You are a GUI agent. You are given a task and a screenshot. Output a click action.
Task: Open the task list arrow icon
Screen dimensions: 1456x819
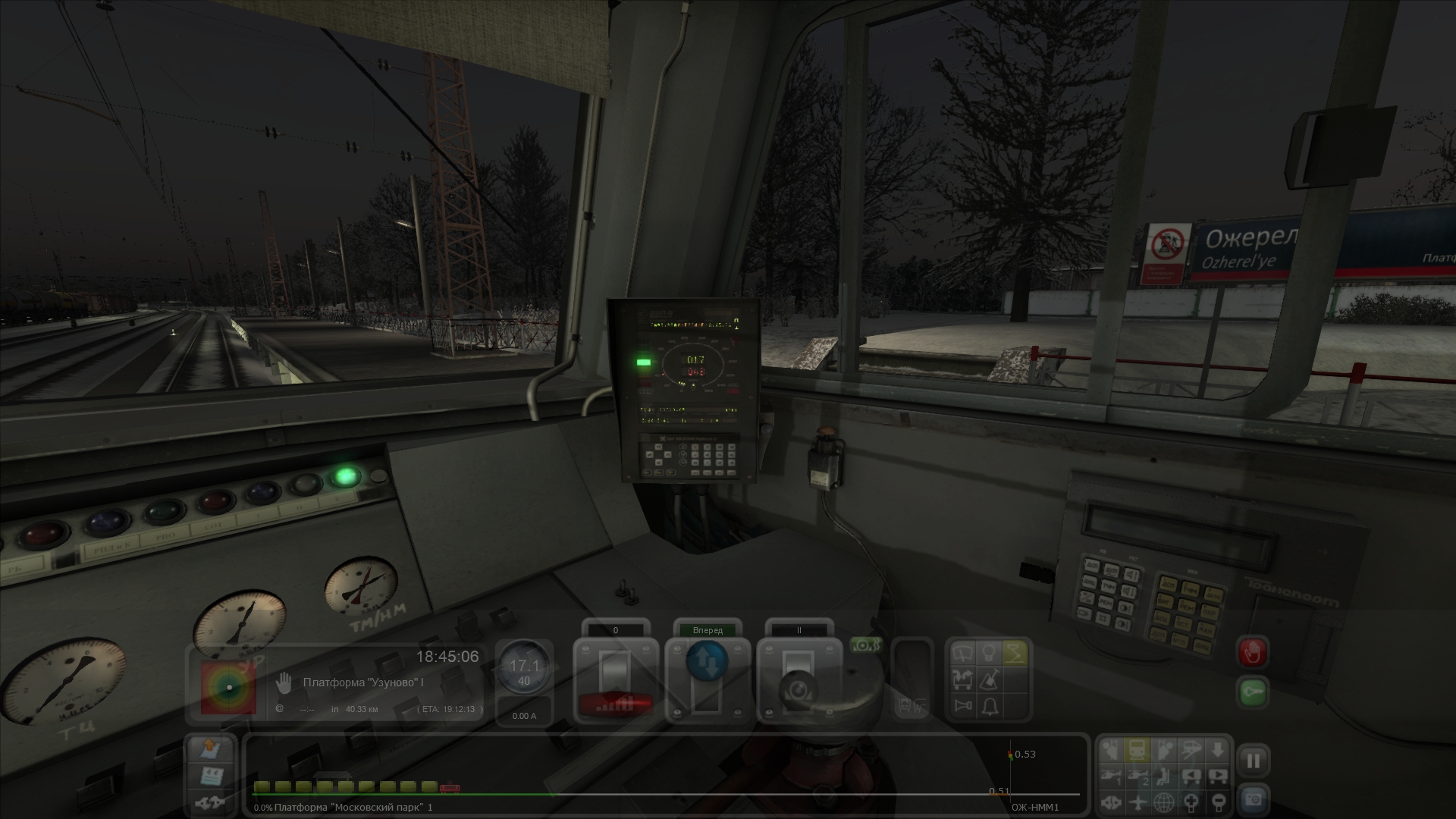211,749
